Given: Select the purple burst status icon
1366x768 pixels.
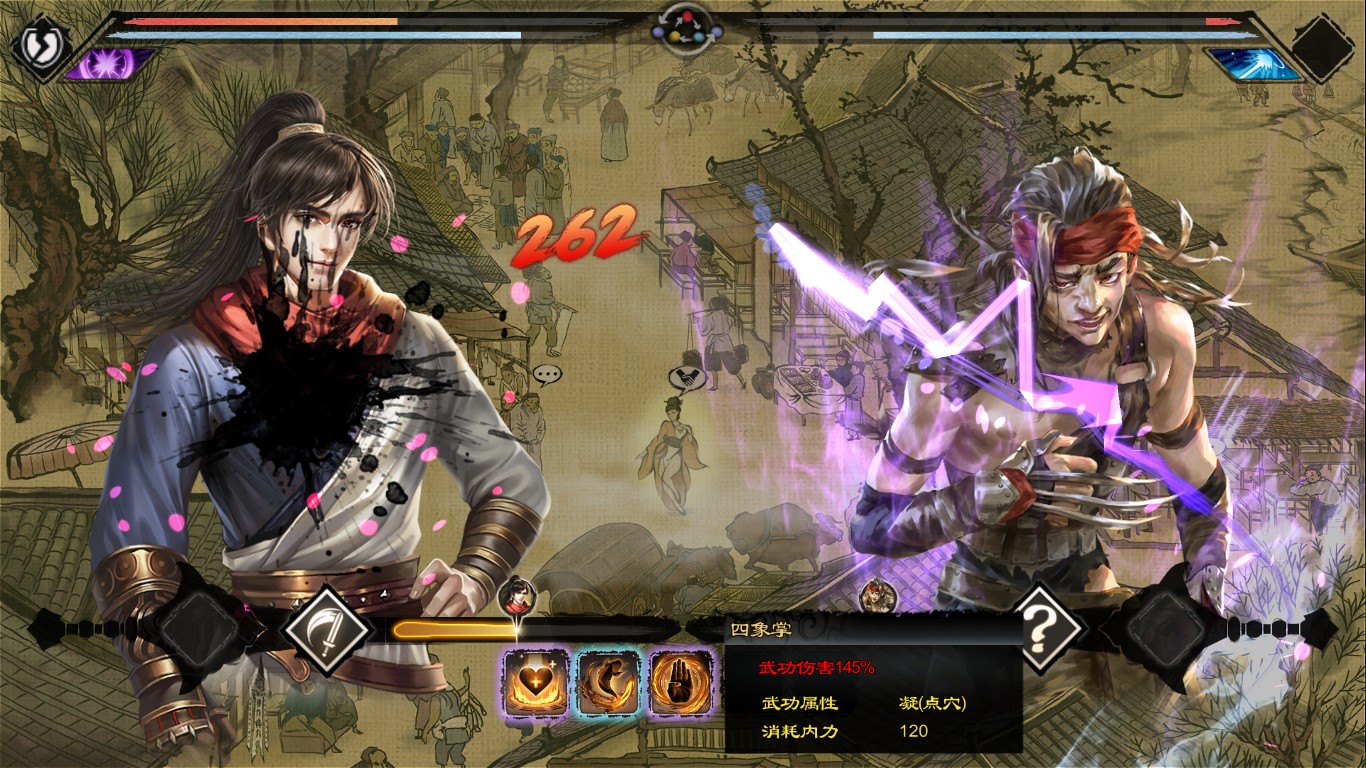Looking at the screenshot, I should pos(110,64).
